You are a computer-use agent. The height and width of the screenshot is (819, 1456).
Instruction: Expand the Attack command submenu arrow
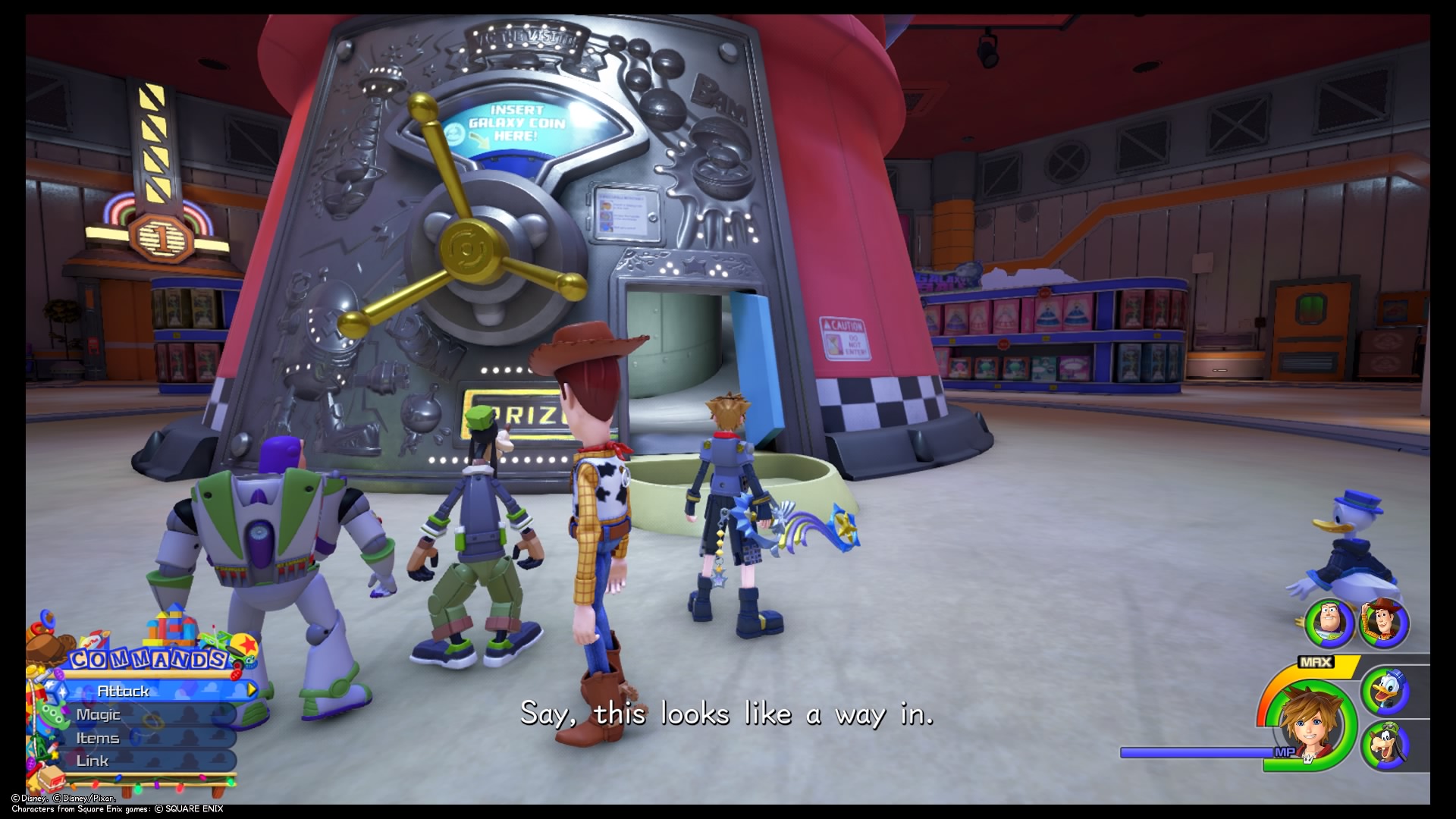[249, 691]
